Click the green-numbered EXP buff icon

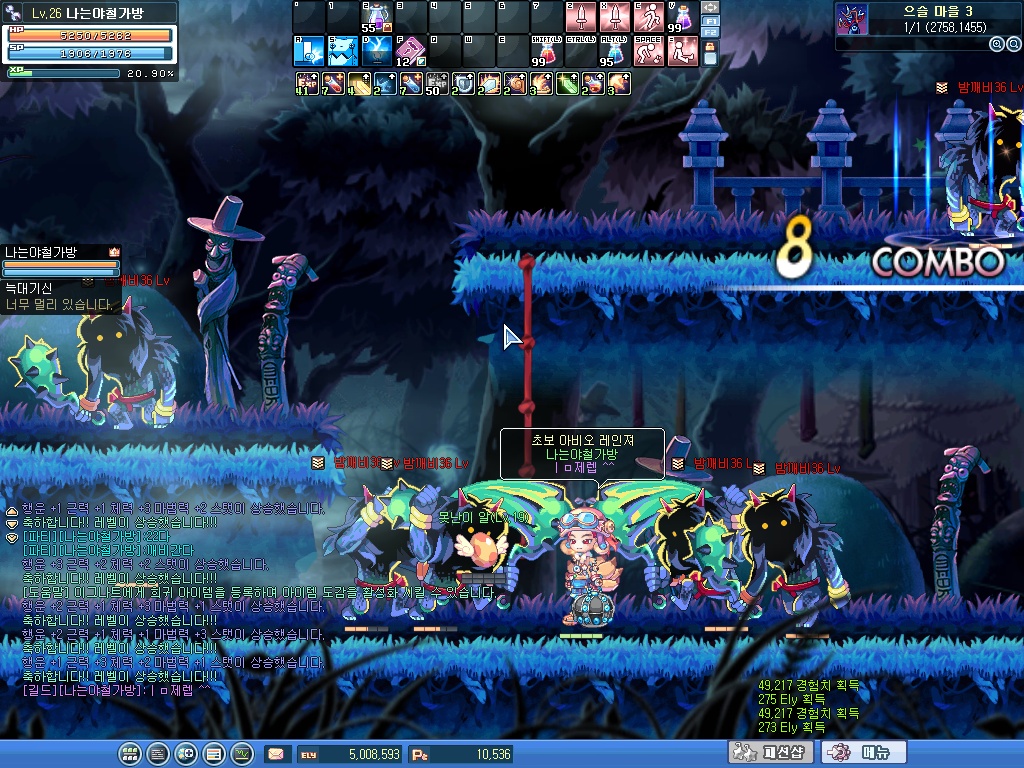tap(305, 84)
